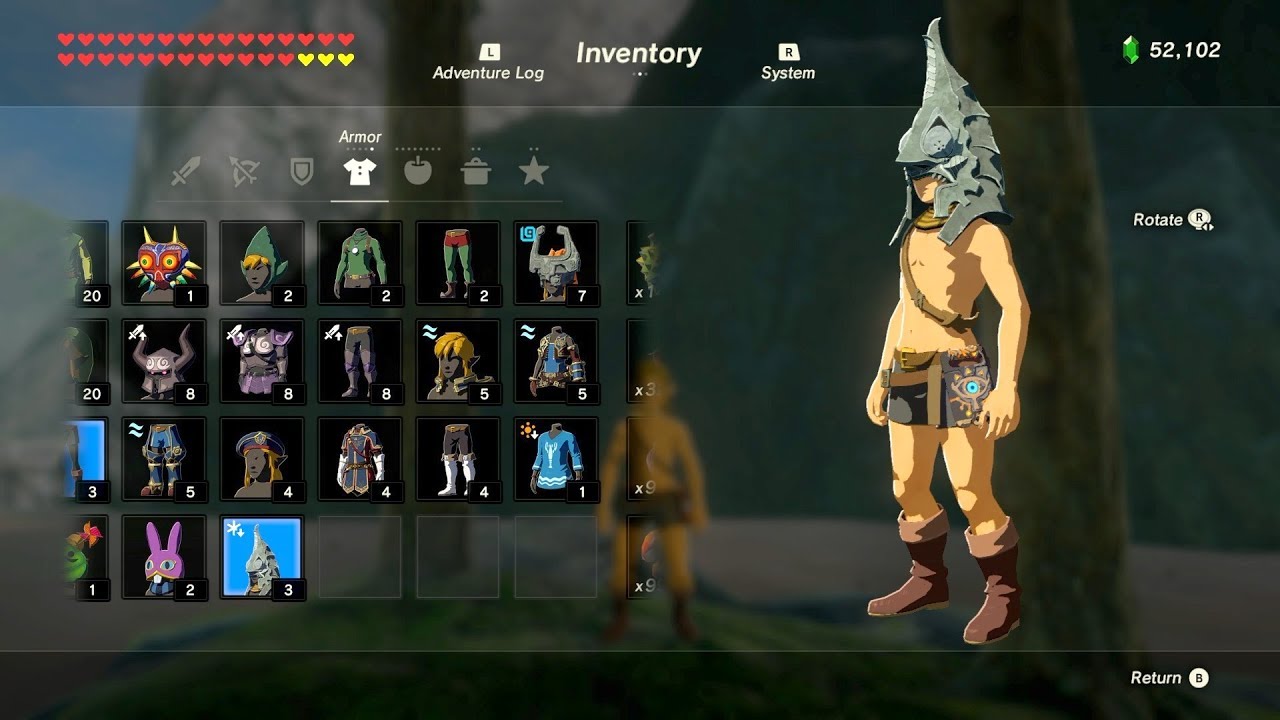
Task: Open the shields category tab
Action: (x=301, y=172)
